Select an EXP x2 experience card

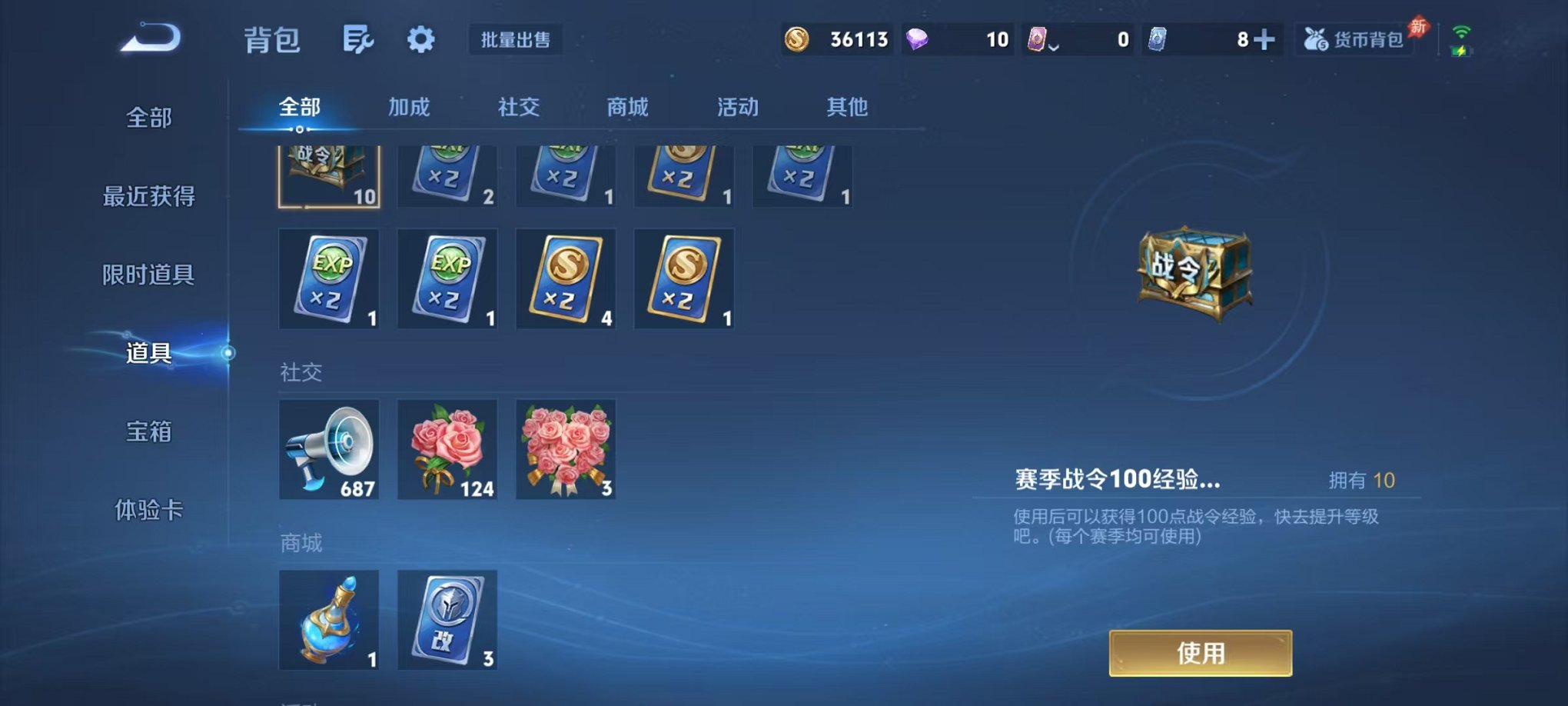[329, 278]
